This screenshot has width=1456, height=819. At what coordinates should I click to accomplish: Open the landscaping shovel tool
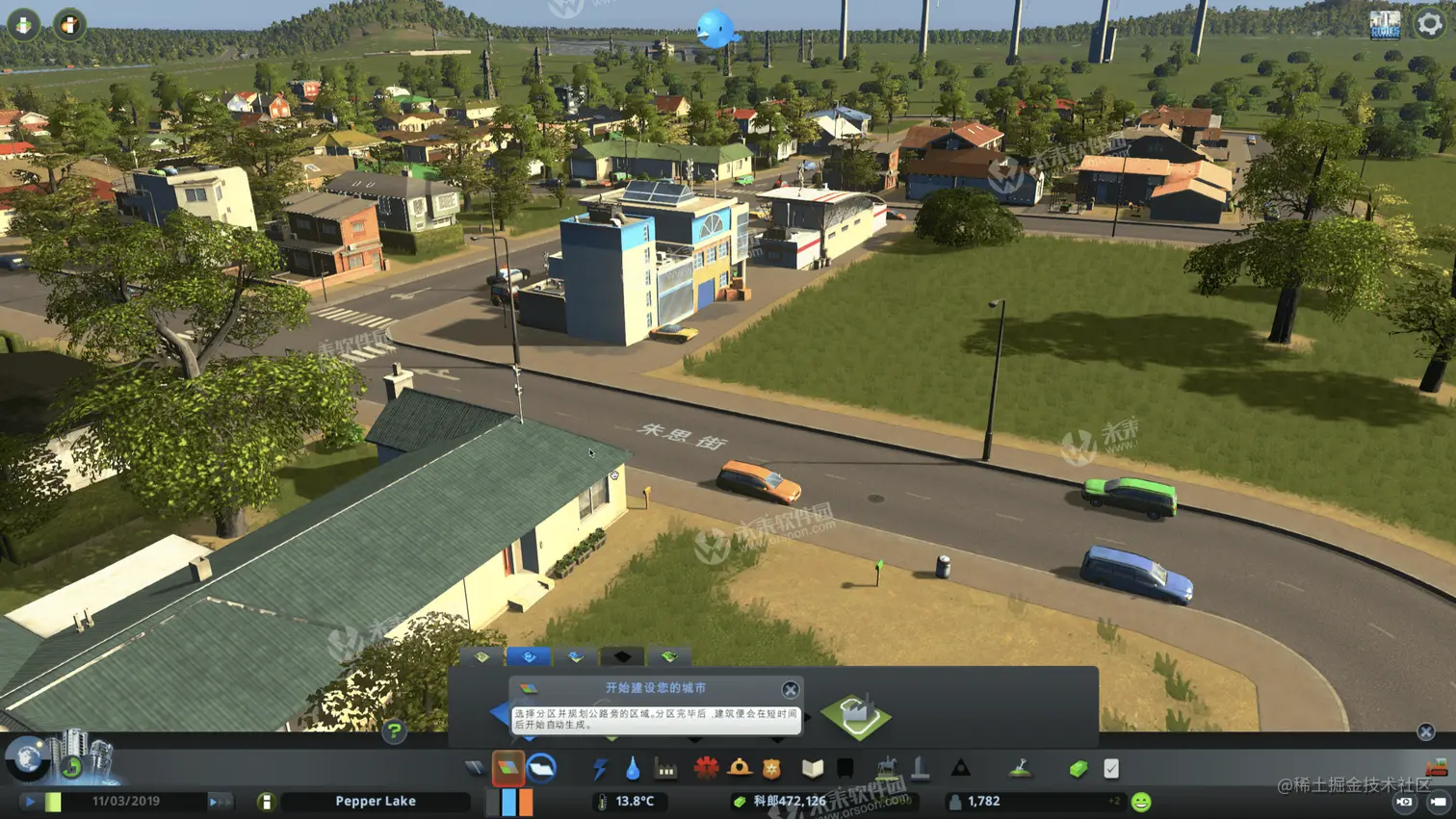(x=1020, y=768)
